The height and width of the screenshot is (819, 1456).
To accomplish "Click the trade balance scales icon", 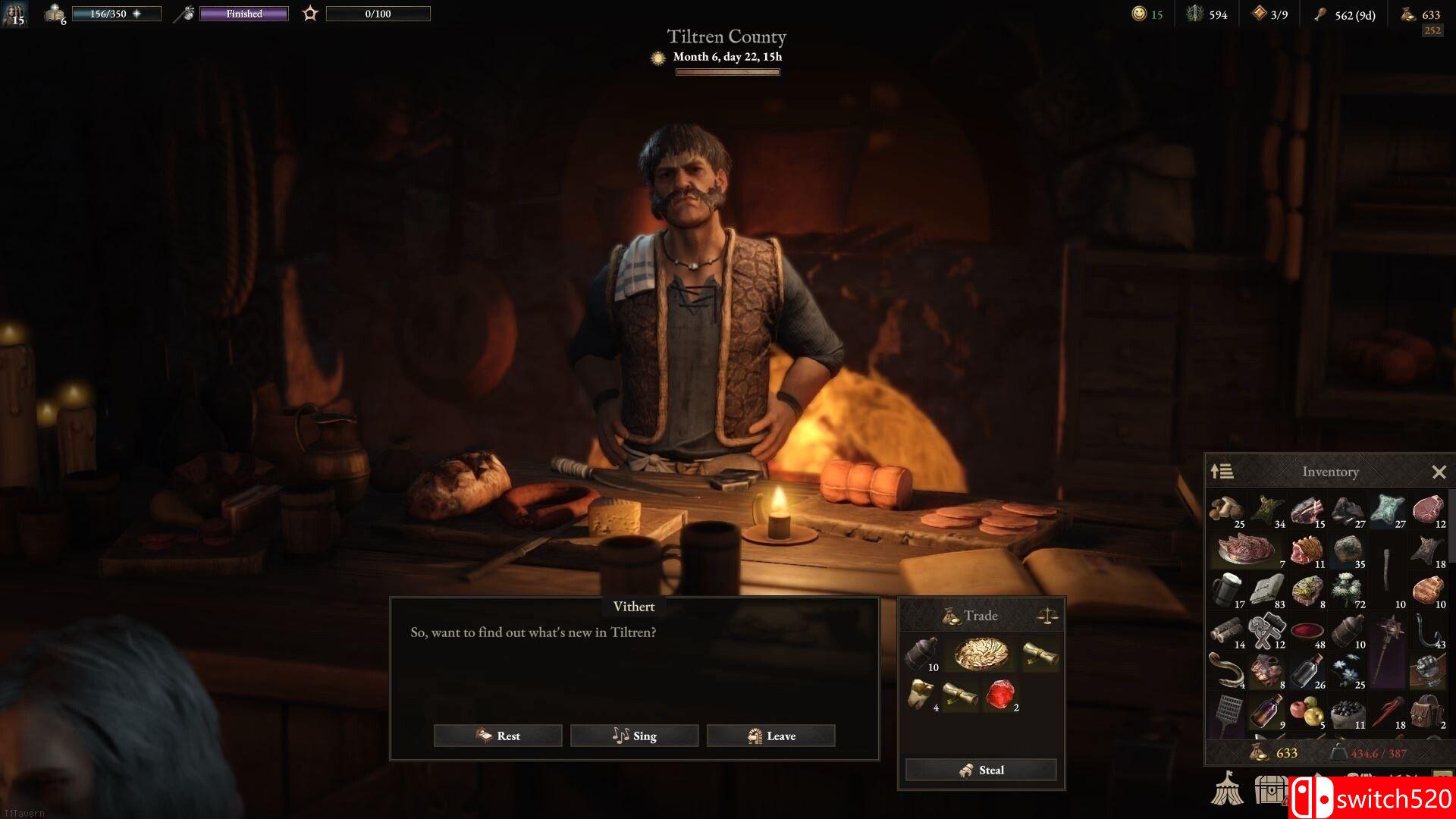I will coord(1047,616).
